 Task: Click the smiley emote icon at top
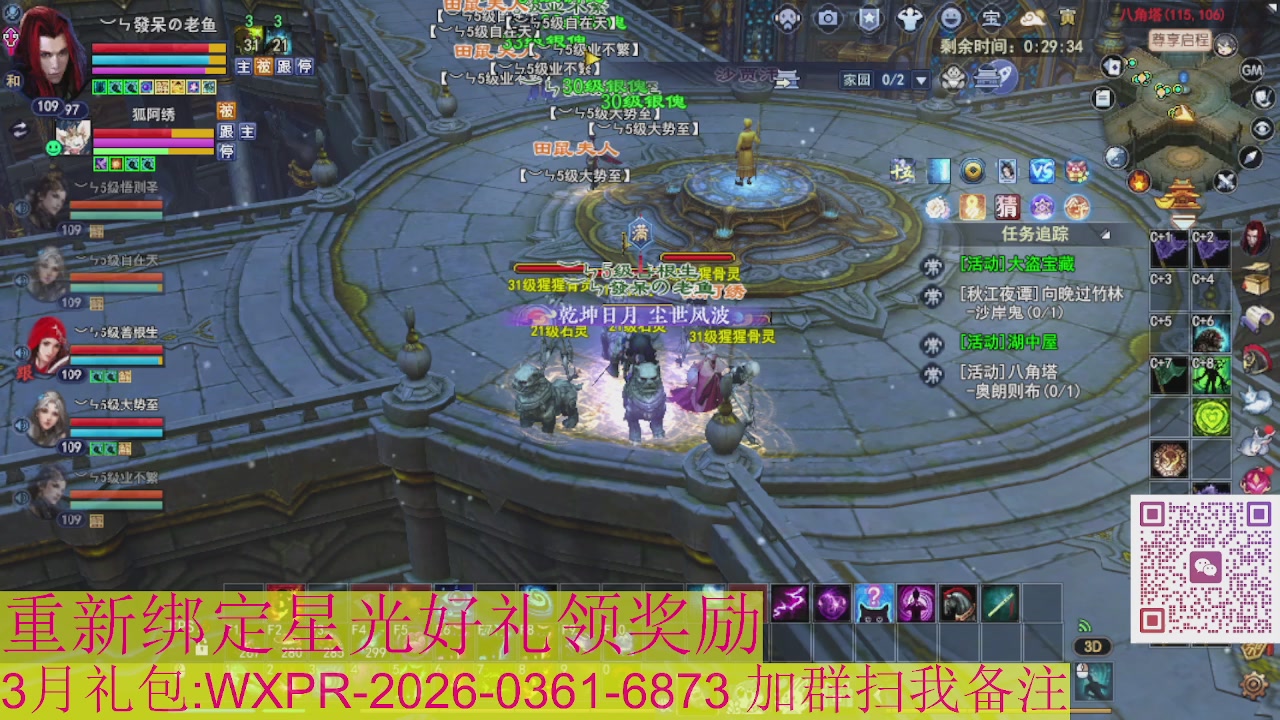click(x=953, y=17)
